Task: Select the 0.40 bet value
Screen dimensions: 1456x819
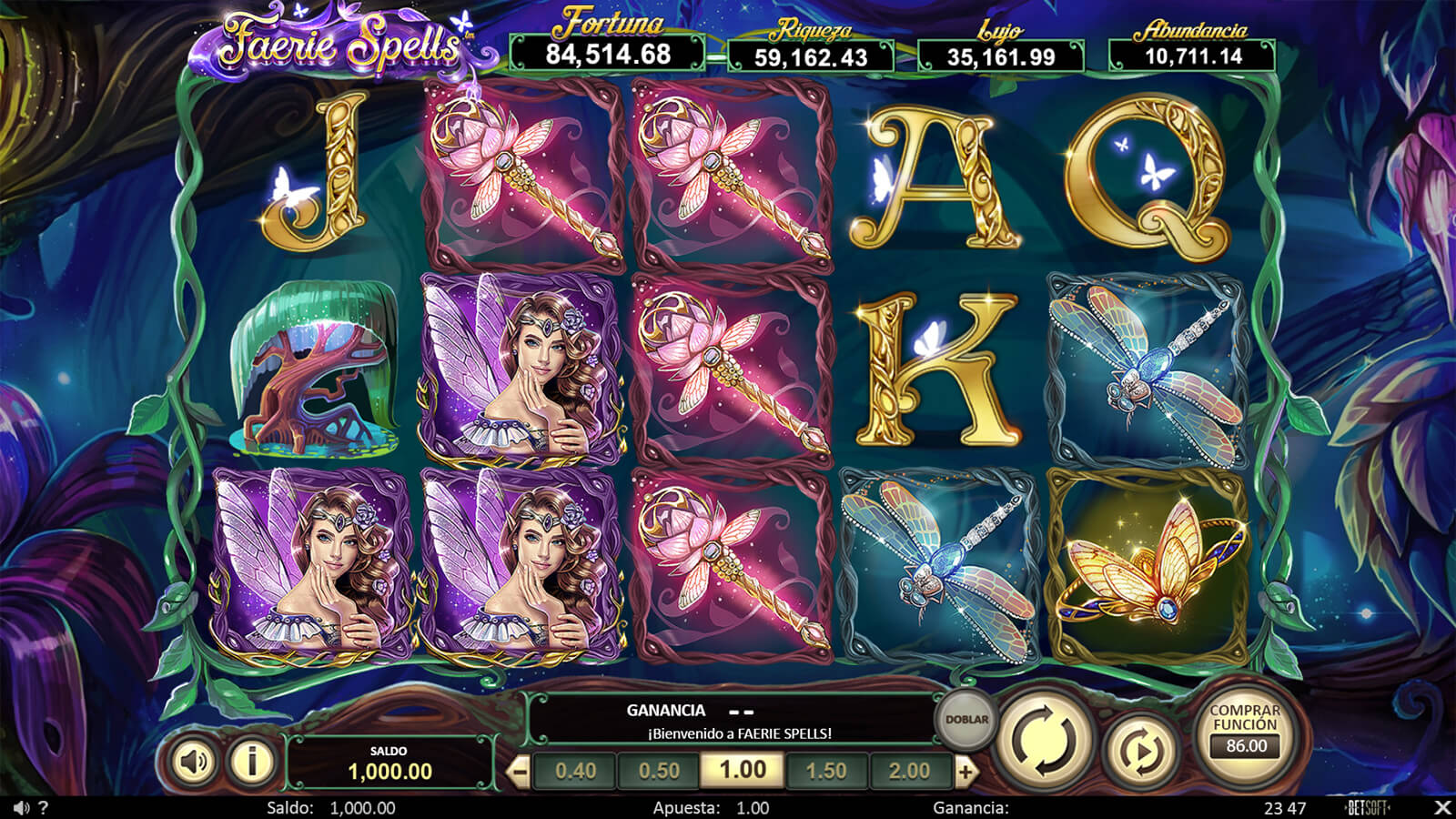Action: coord(575,771)
